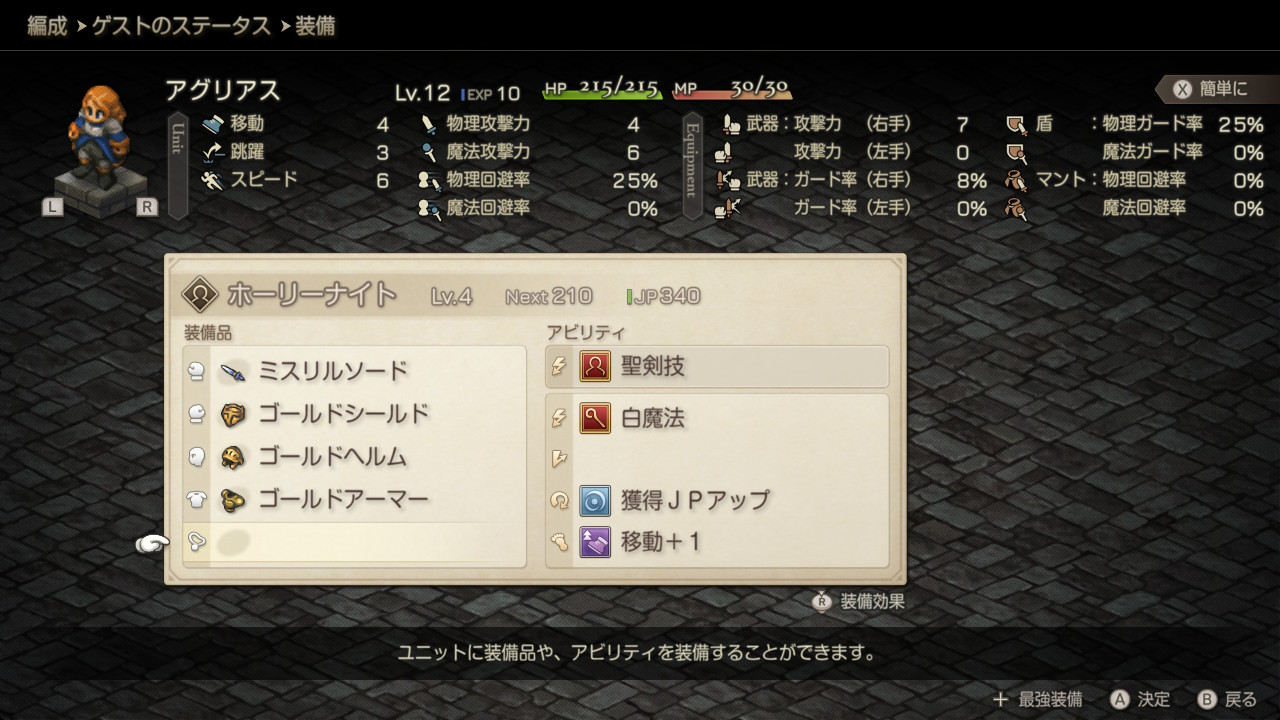Click the 白魔法 secondary ability icon

tap(594, 418)
